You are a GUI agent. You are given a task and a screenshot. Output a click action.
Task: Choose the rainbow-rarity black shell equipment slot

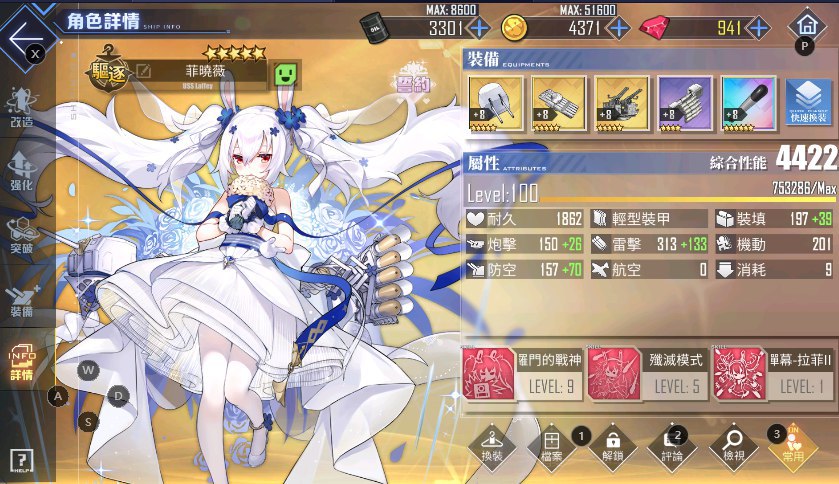click(x=747, y=104)
